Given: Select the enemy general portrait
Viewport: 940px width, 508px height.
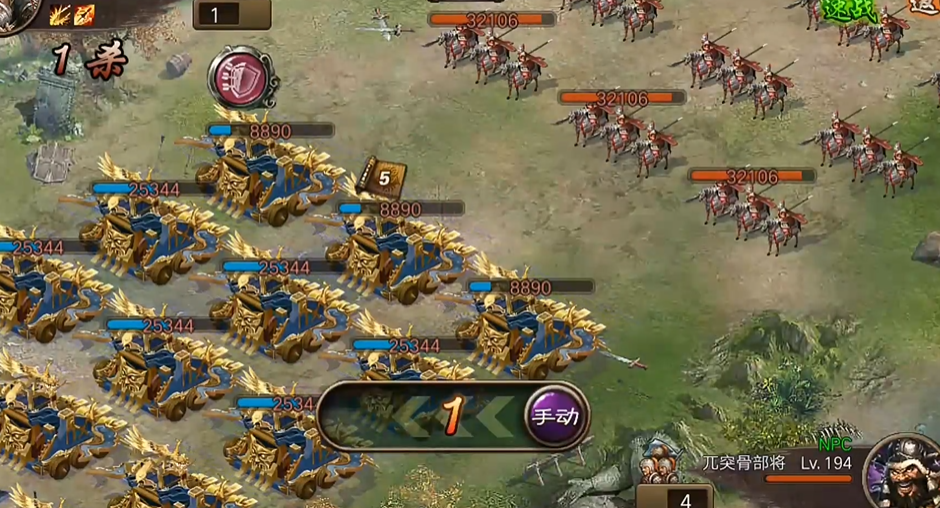Looking at the screenshot, I should pos(904,472).
